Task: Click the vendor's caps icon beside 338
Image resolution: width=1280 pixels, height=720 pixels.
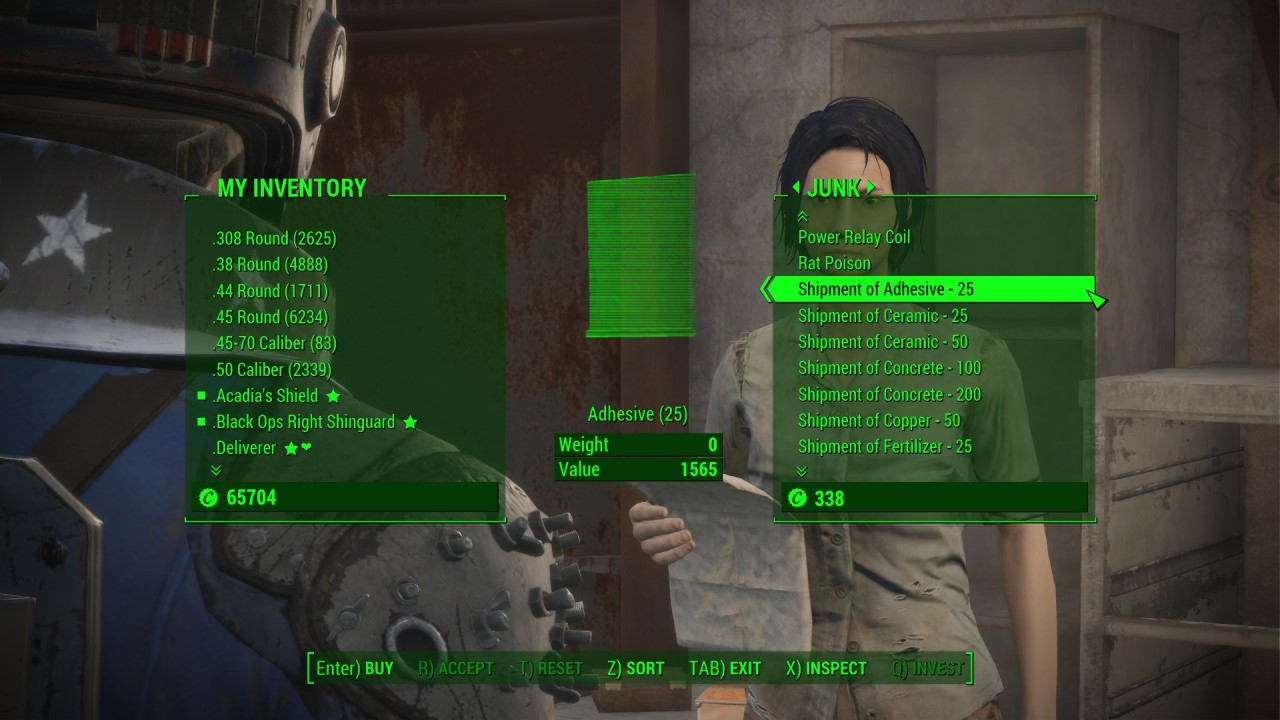Action: 796,498
